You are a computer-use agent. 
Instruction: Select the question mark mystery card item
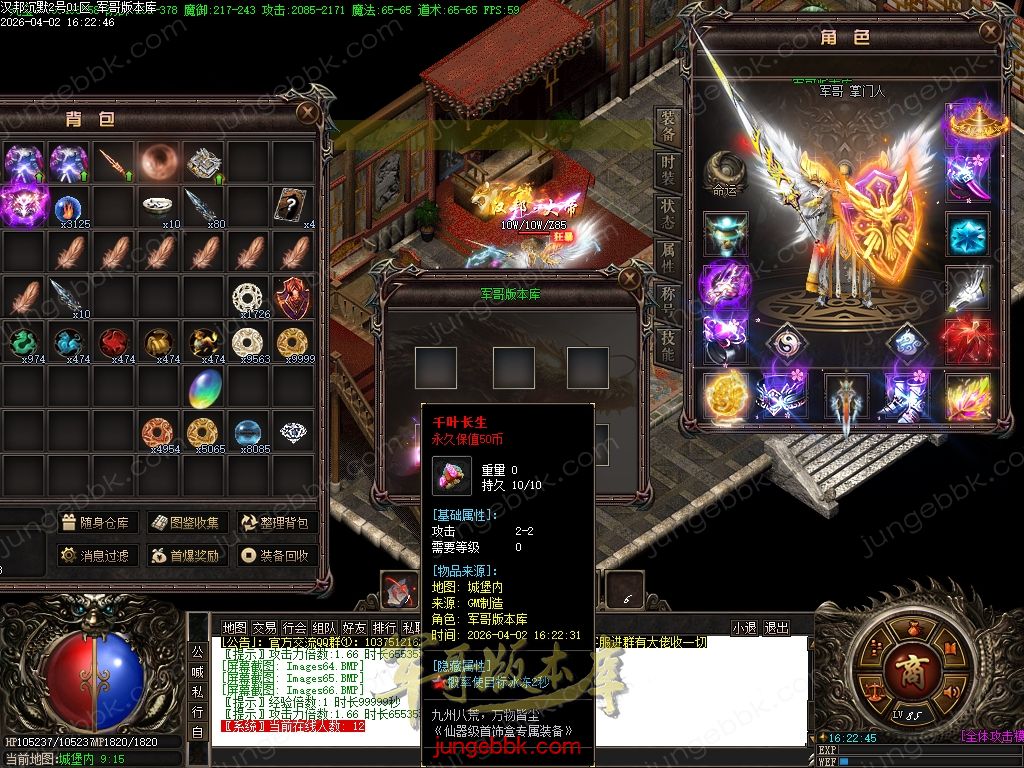[x=292, y=204]
